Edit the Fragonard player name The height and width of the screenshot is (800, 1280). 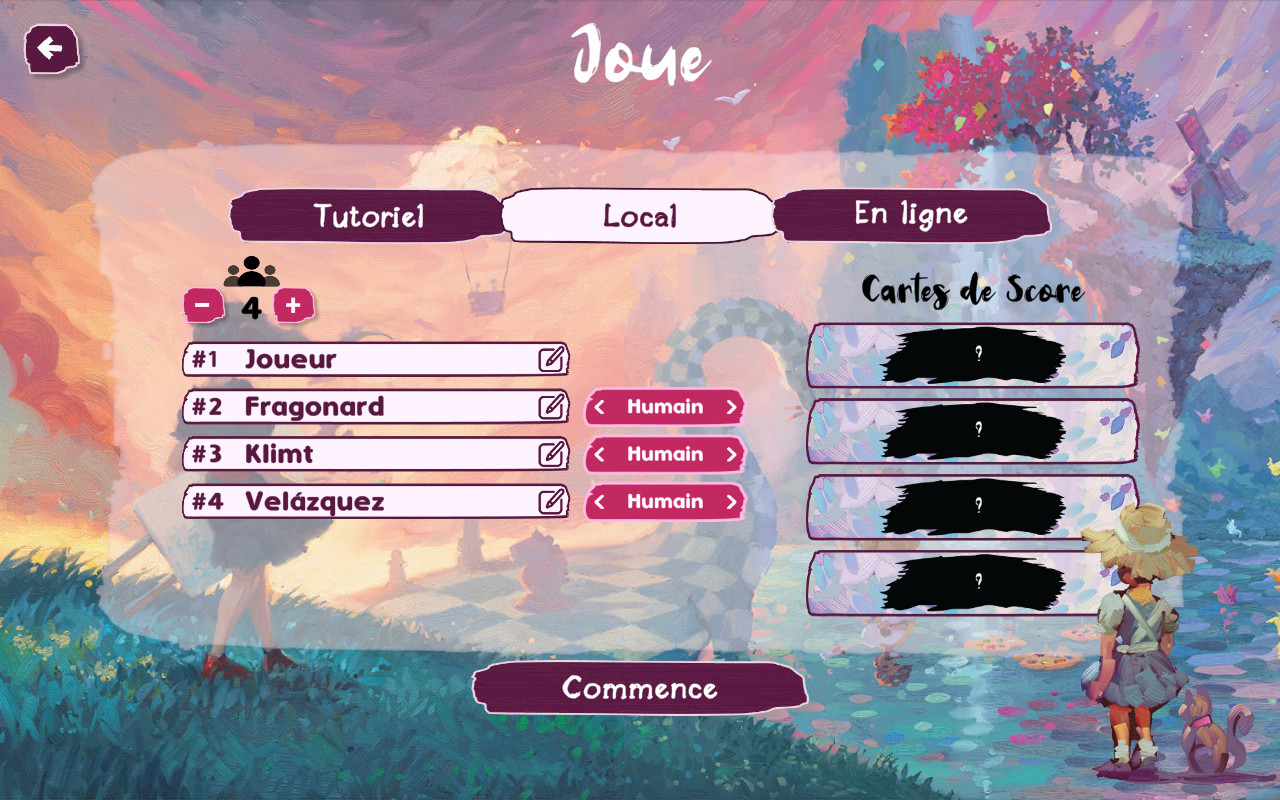click(x=552, y=407)
